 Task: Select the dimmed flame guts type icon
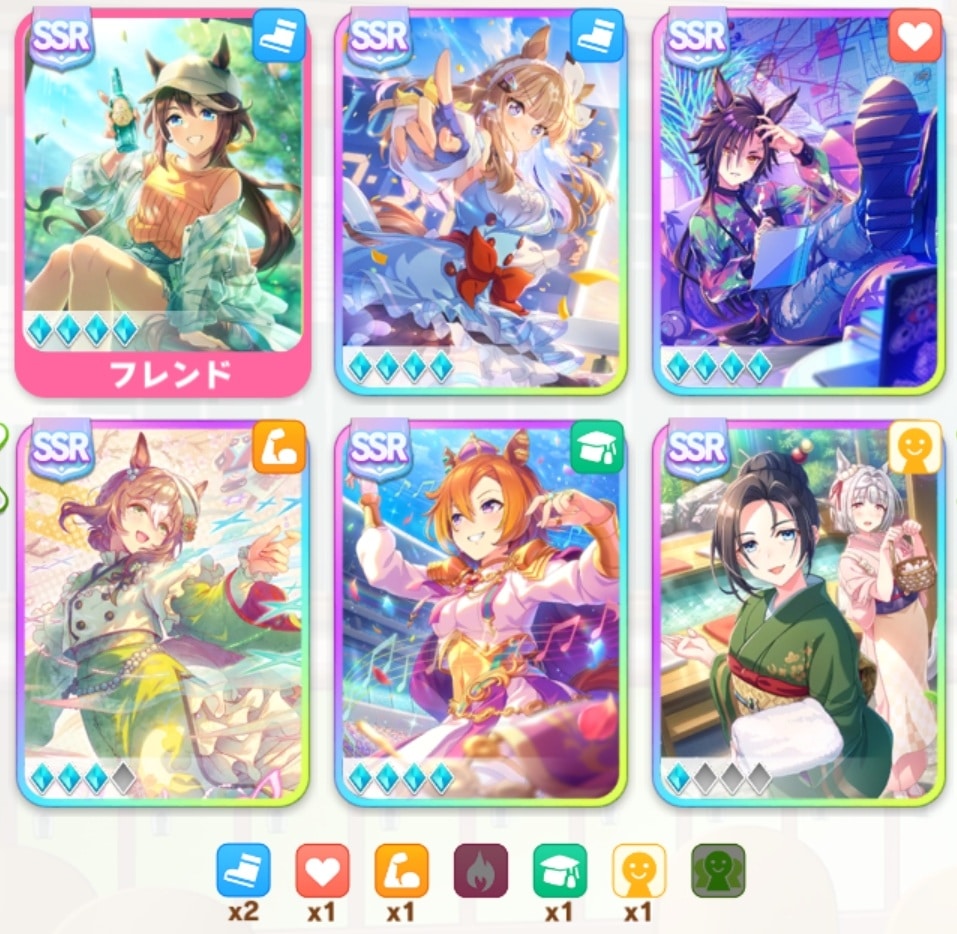(x=480, y=871)
